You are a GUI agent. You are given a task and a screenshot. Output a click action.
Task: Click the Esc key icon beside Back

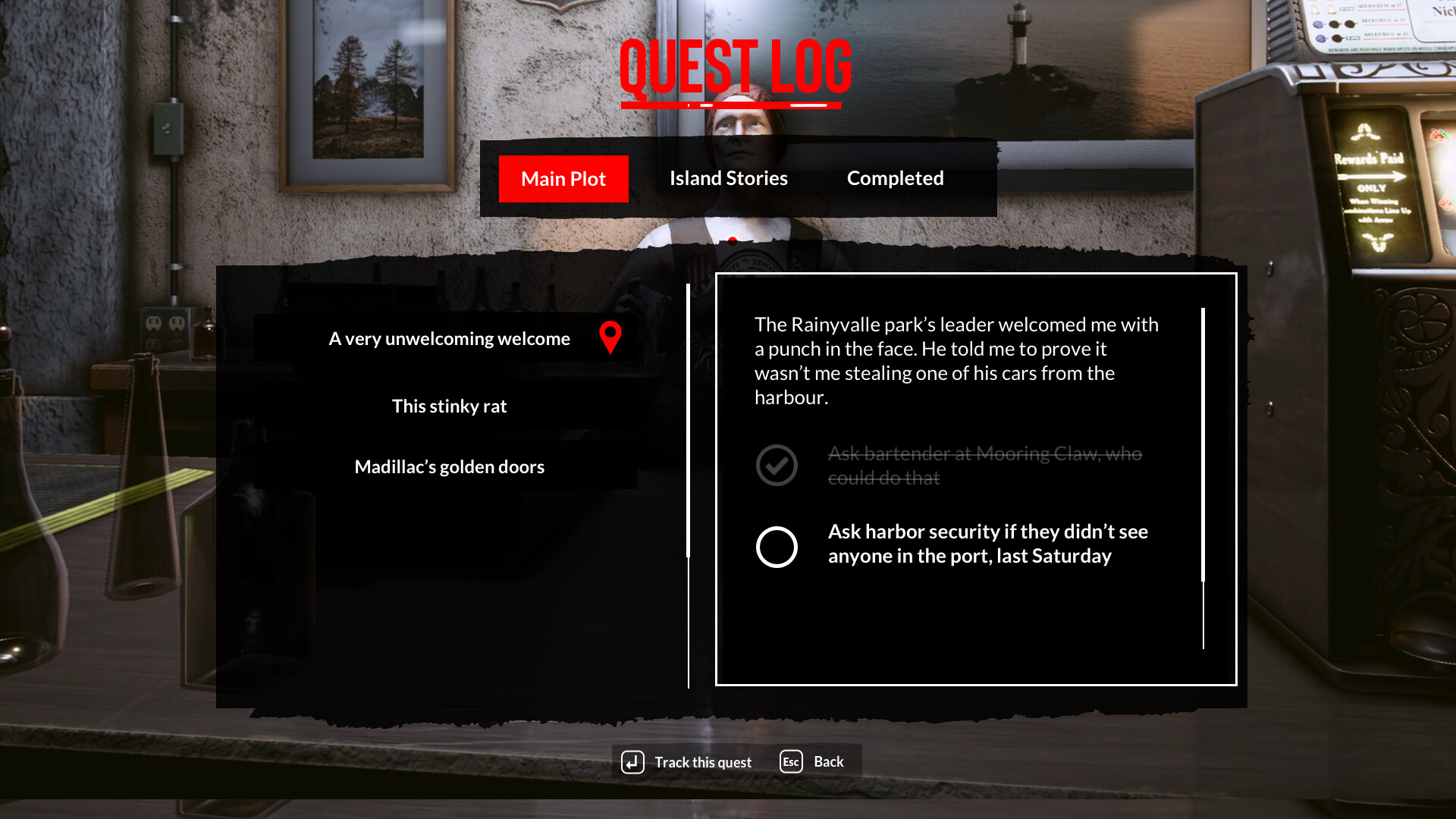tap(790, 761)
